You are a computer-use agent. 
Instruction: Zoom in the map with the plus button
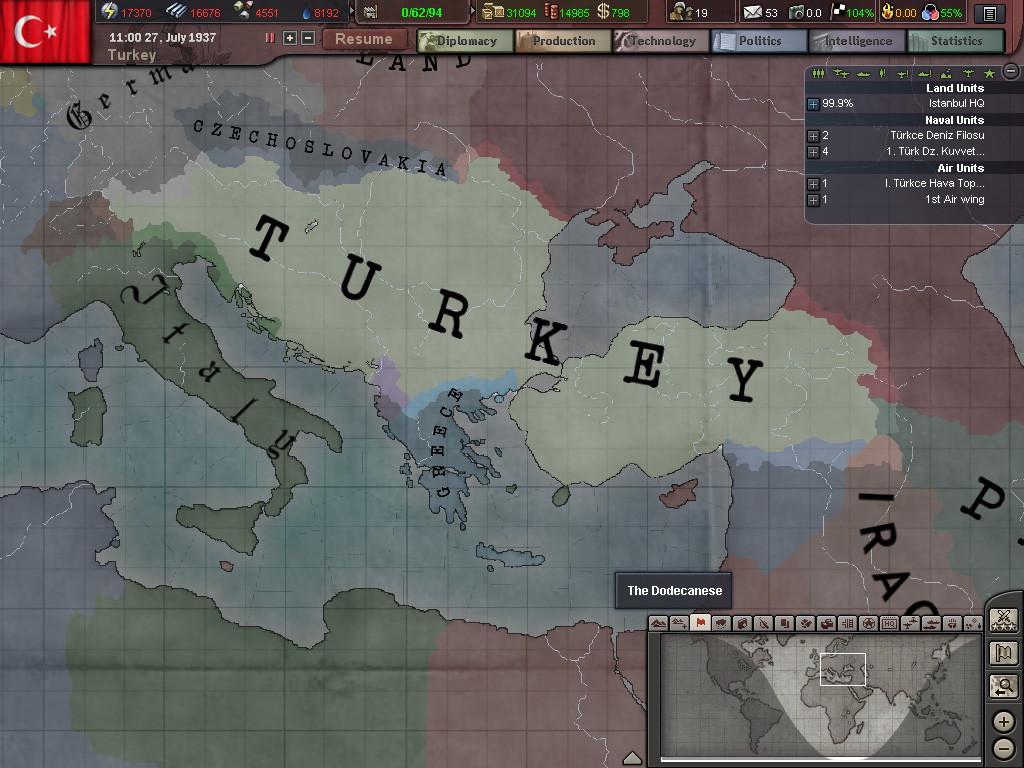coord(1004,722)
